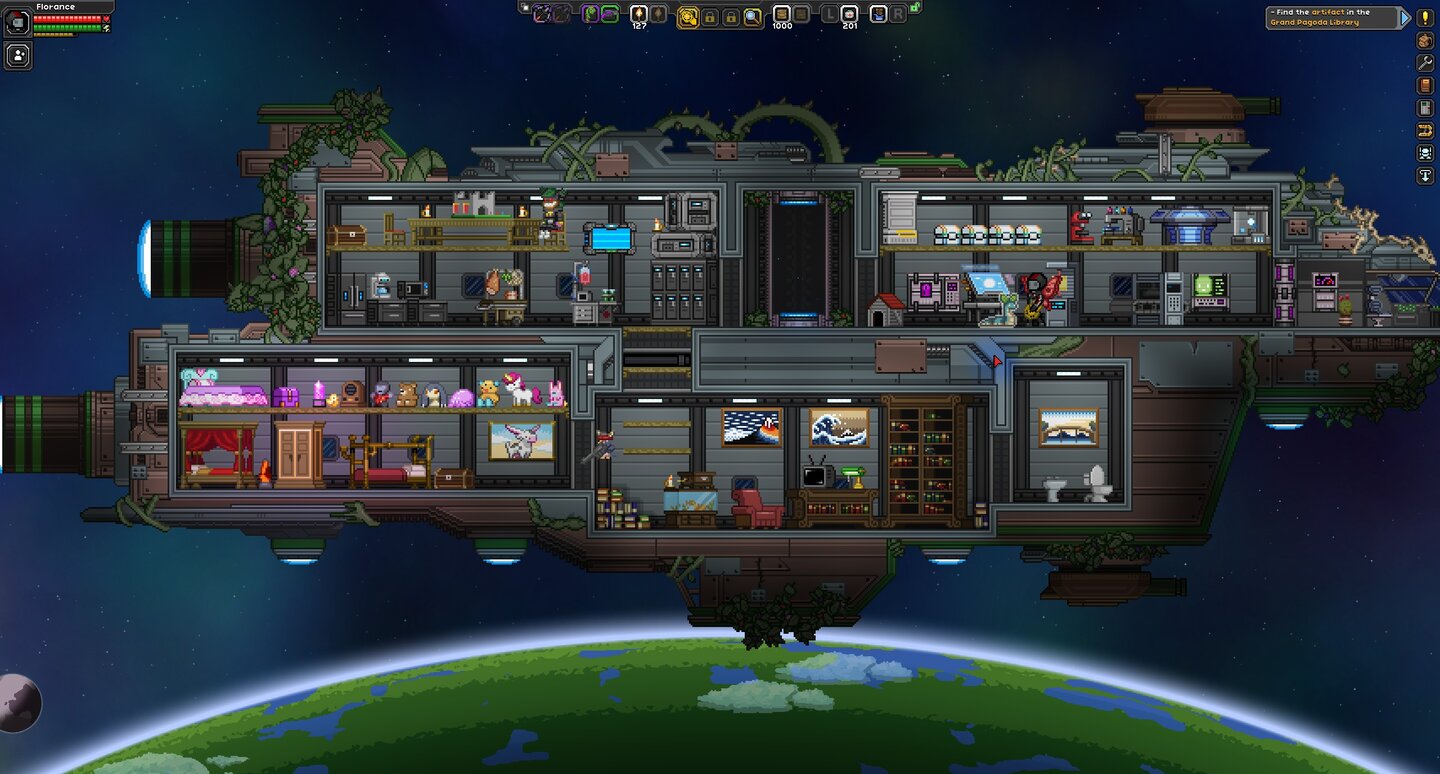The image size is (1440, 774).
Task: Select the green snake item slot
Action: pos(589,14)
